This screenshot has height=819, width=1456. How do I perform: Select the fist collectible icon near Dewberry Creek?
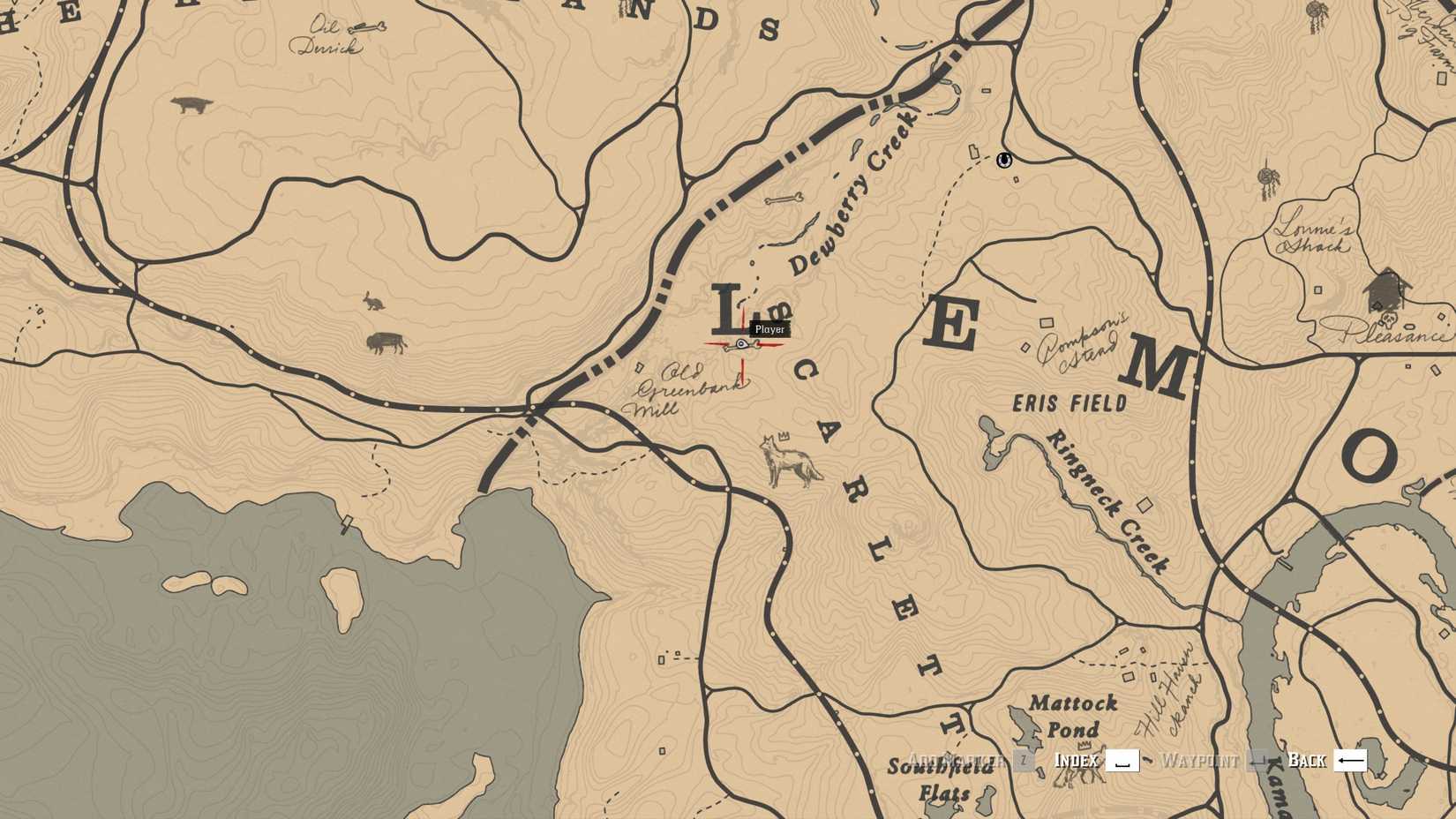coord(1004,161)
